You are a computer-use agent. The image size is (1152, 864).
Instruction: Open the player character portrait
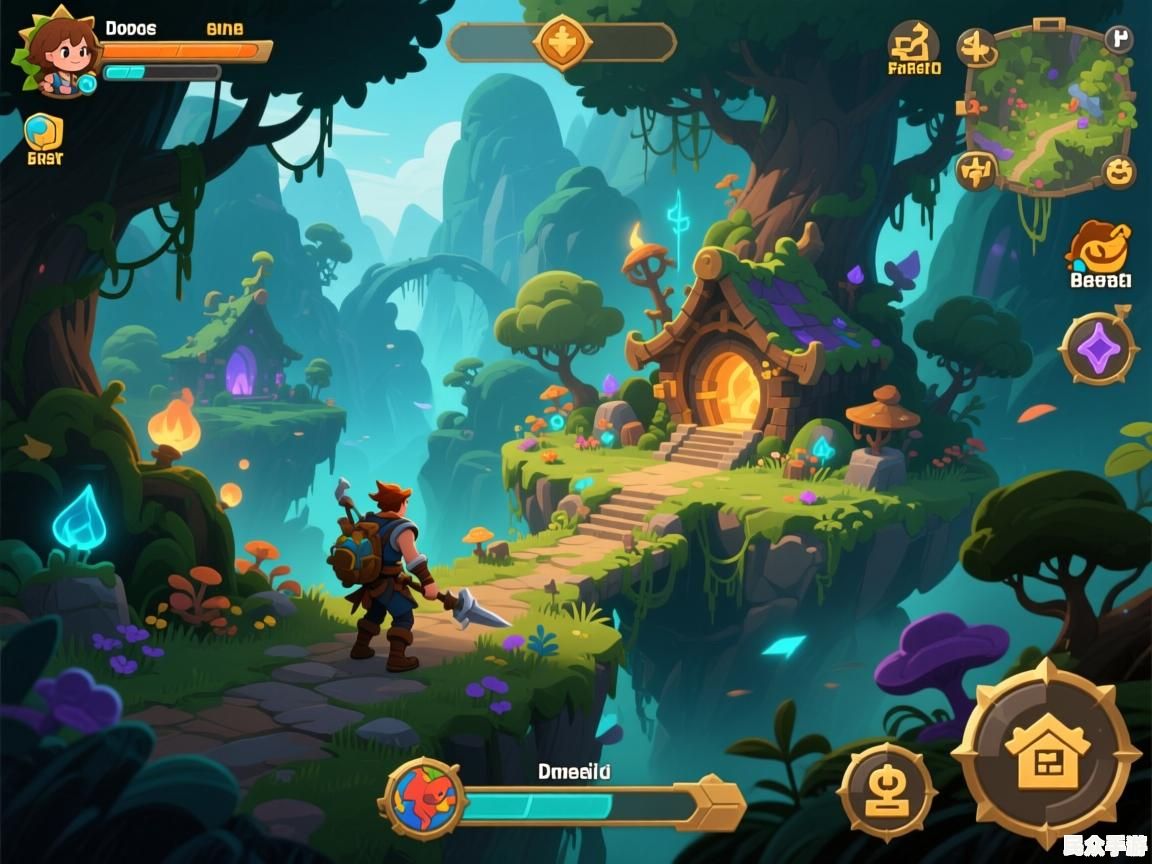(57, 53)
